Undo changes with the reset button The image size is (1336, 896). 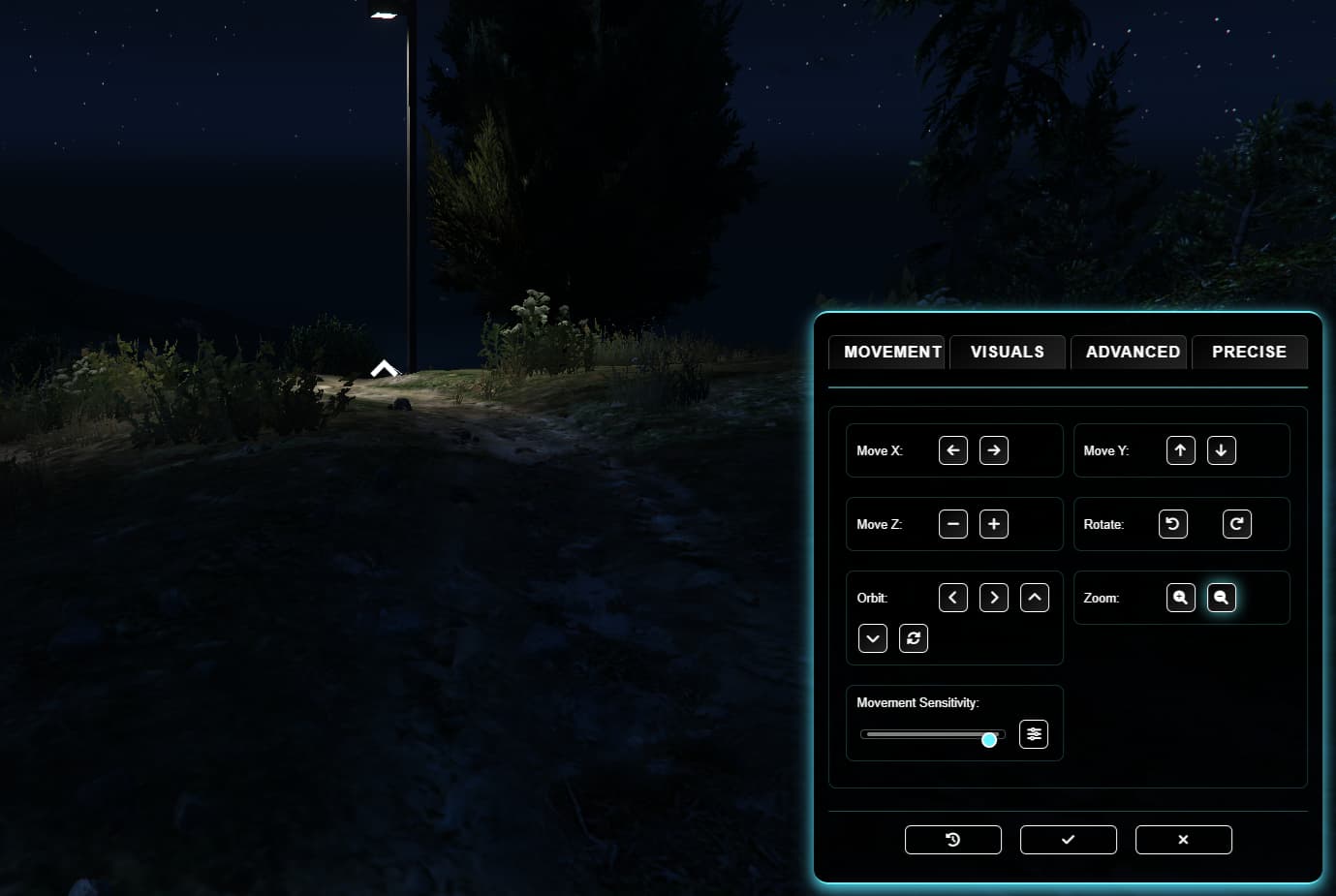point(952,839)
